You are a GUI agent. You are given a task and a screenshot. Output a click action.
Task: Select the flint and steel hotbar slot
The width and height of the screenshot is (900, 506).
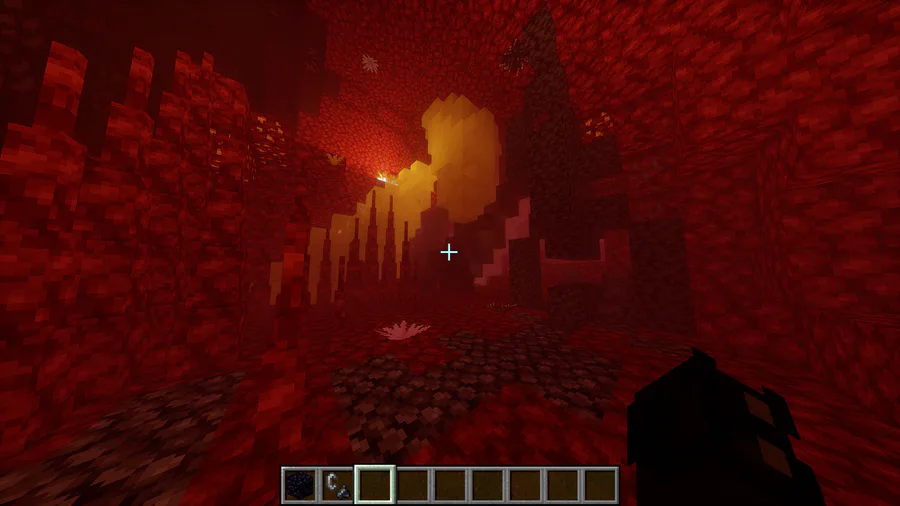coord(337,485)
